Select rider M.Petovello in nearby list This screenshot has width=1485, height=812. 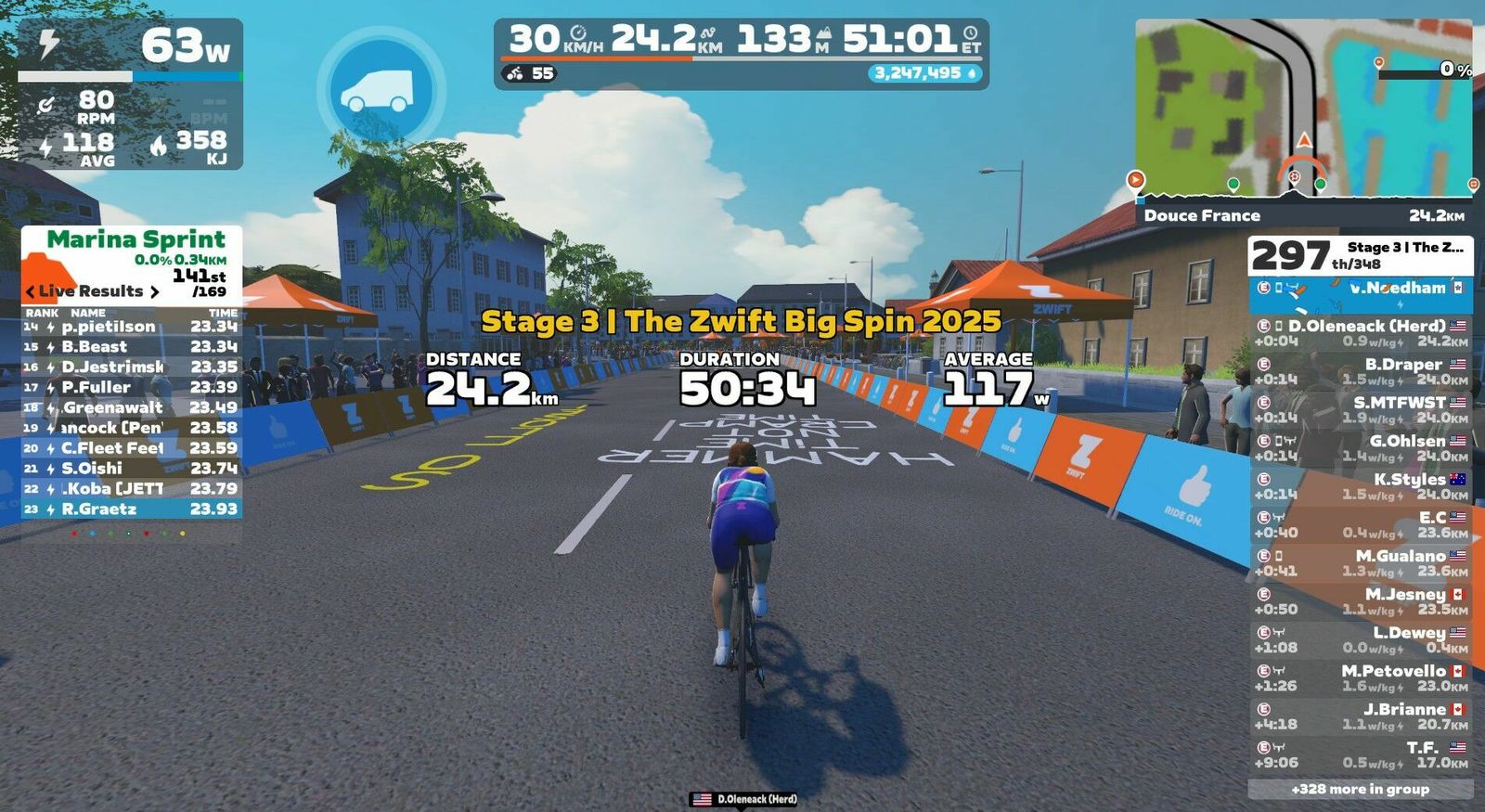pyautogui.click(x=1360, y=677)
